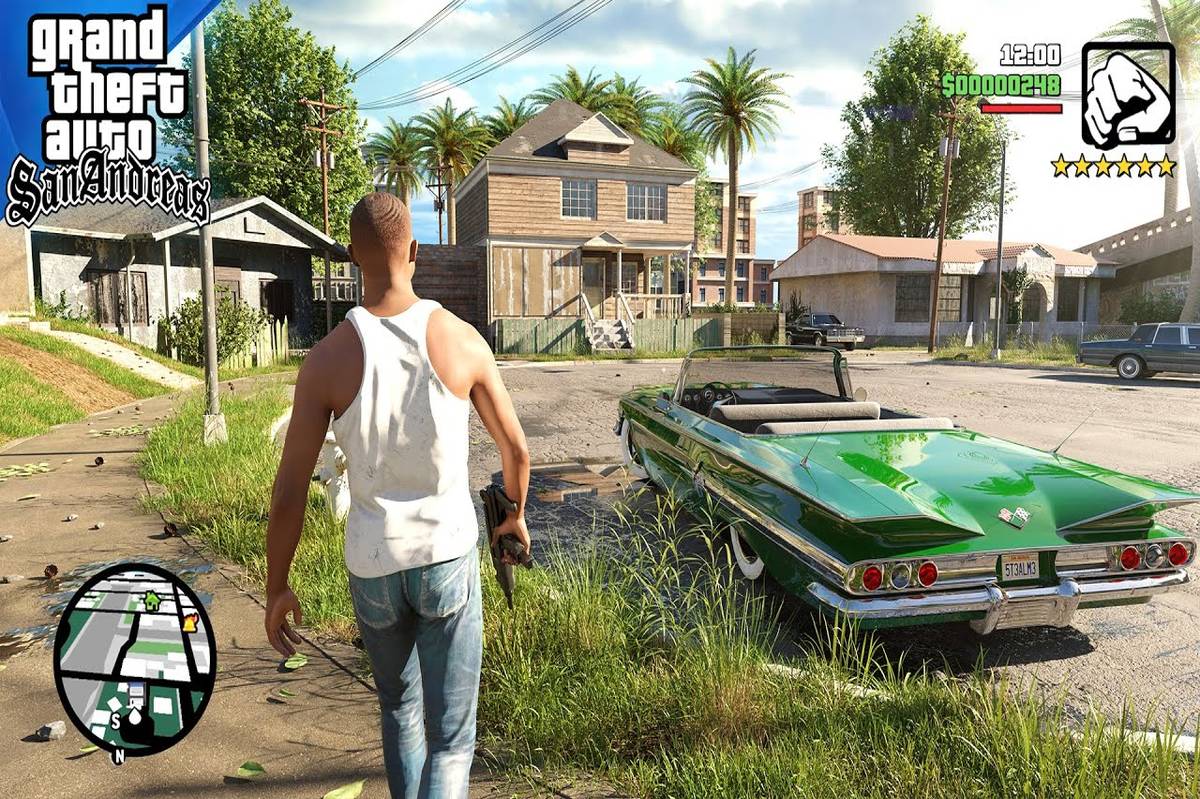This screenshot has width=1200, height=799.
Task: Open the radar minimap
Action: 133,654
